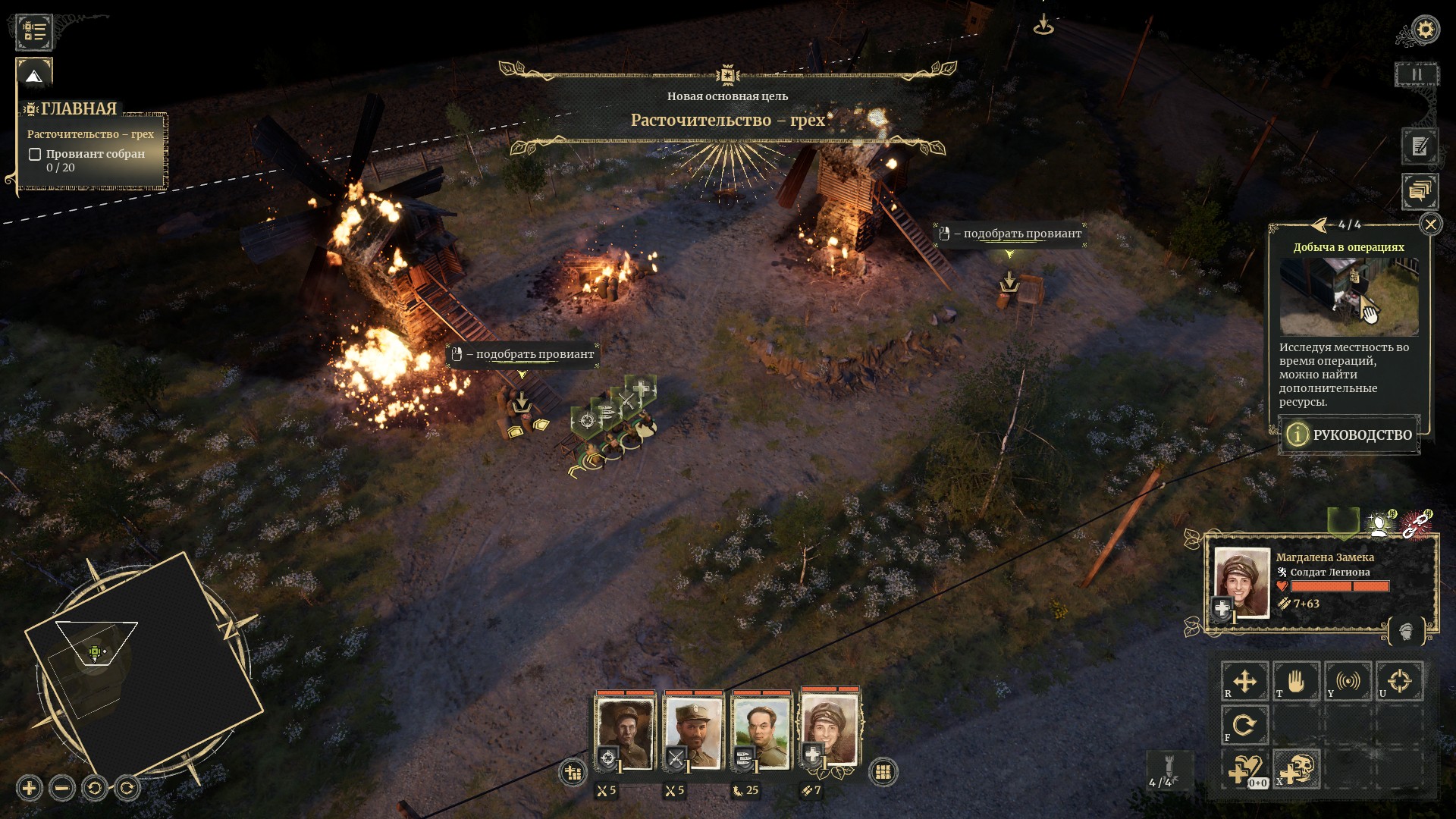Viewport: 1456px width, 819px height.
Task: Open the squad grid button beside portraits
Action: [882, 772]
